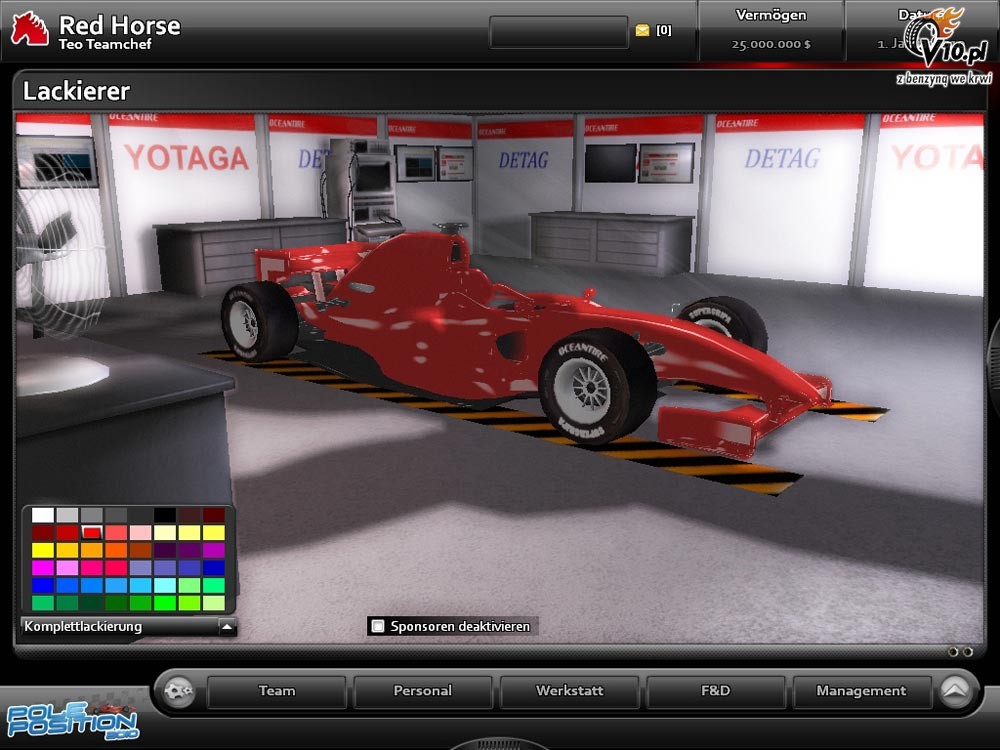Open the Team menu
Screen dimensions: 1000x750
click(277, 691)
